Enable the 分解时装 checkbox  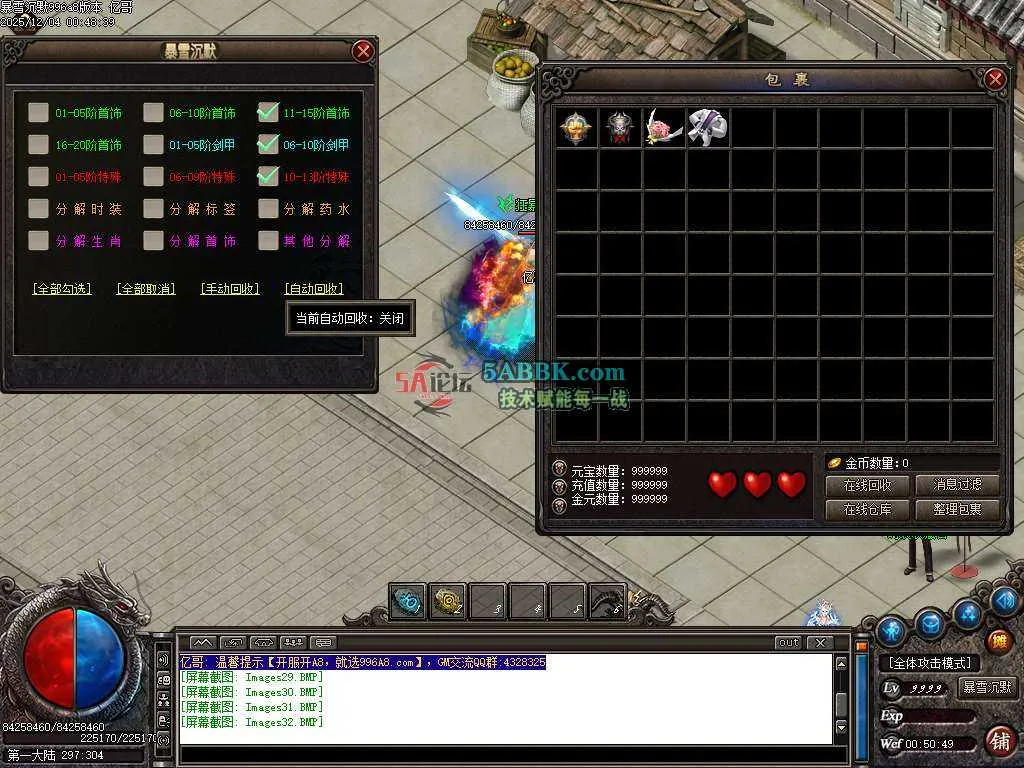coord(38,209)
